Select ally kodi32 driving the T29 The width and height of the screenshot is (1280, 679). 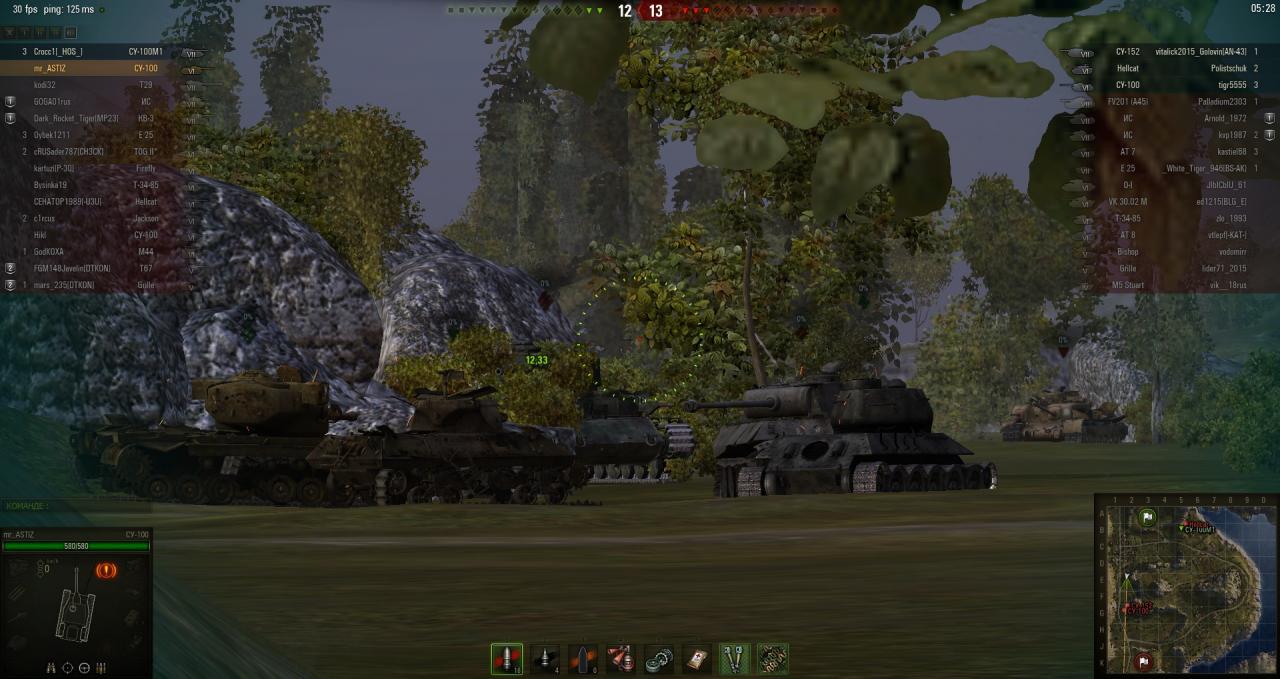90,85
